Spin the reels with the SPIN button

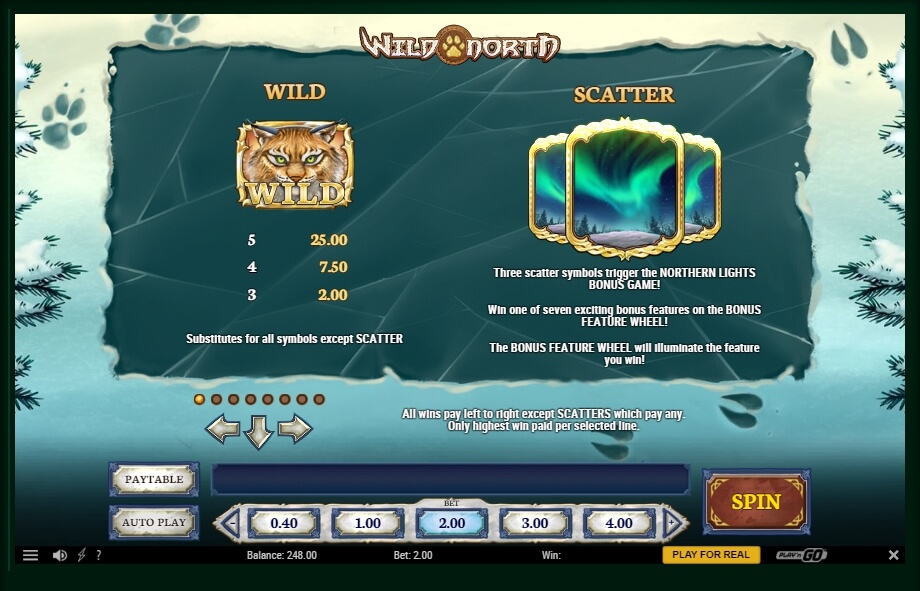click(756, 501)
